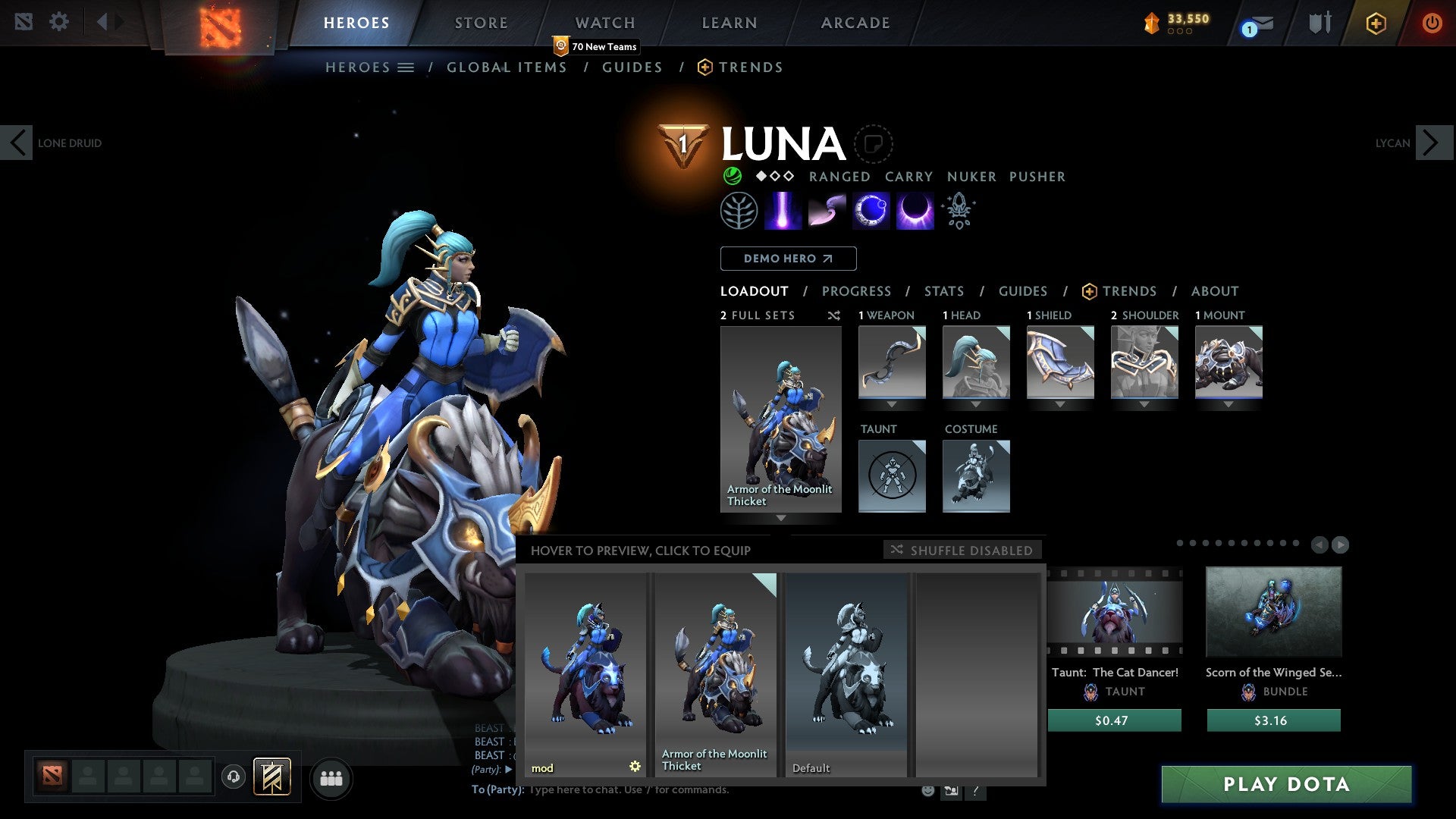Image resolution: width=1456 pixels, height=819 pixels.
Task: View the STATS tab for Luna
Action: pos(943,291)
